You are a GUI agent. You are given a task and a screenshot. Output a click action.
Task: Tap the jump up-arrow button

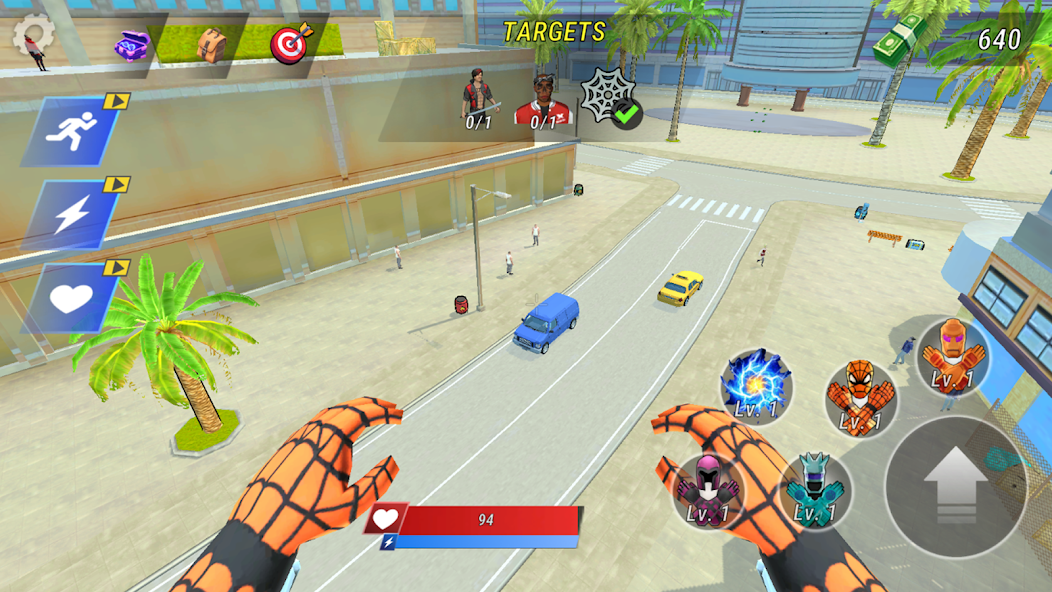(x=955, y=486)
